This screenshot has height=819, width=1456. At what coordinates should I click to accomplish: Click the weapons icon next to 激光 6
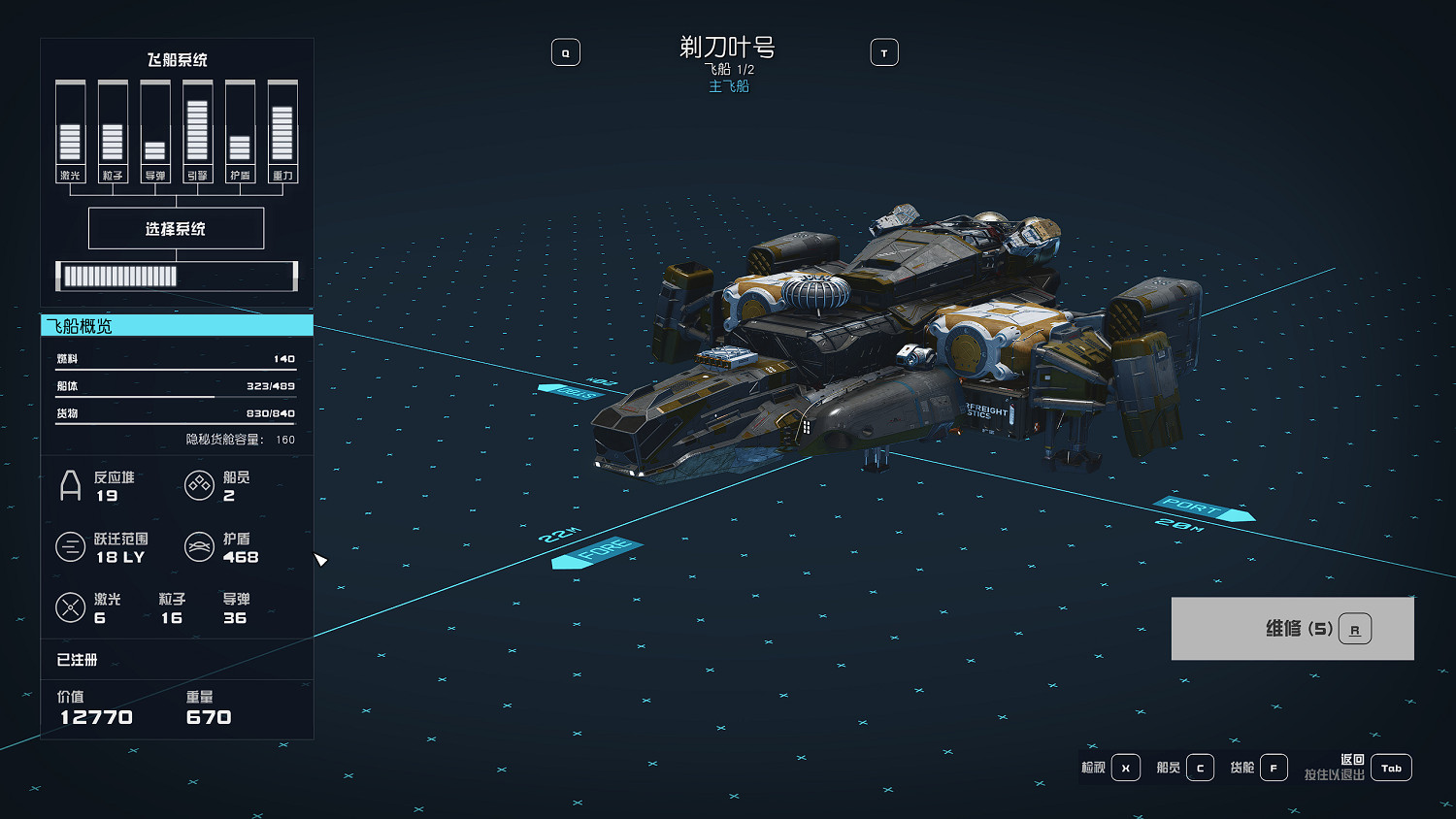click(x=71, y=607)
